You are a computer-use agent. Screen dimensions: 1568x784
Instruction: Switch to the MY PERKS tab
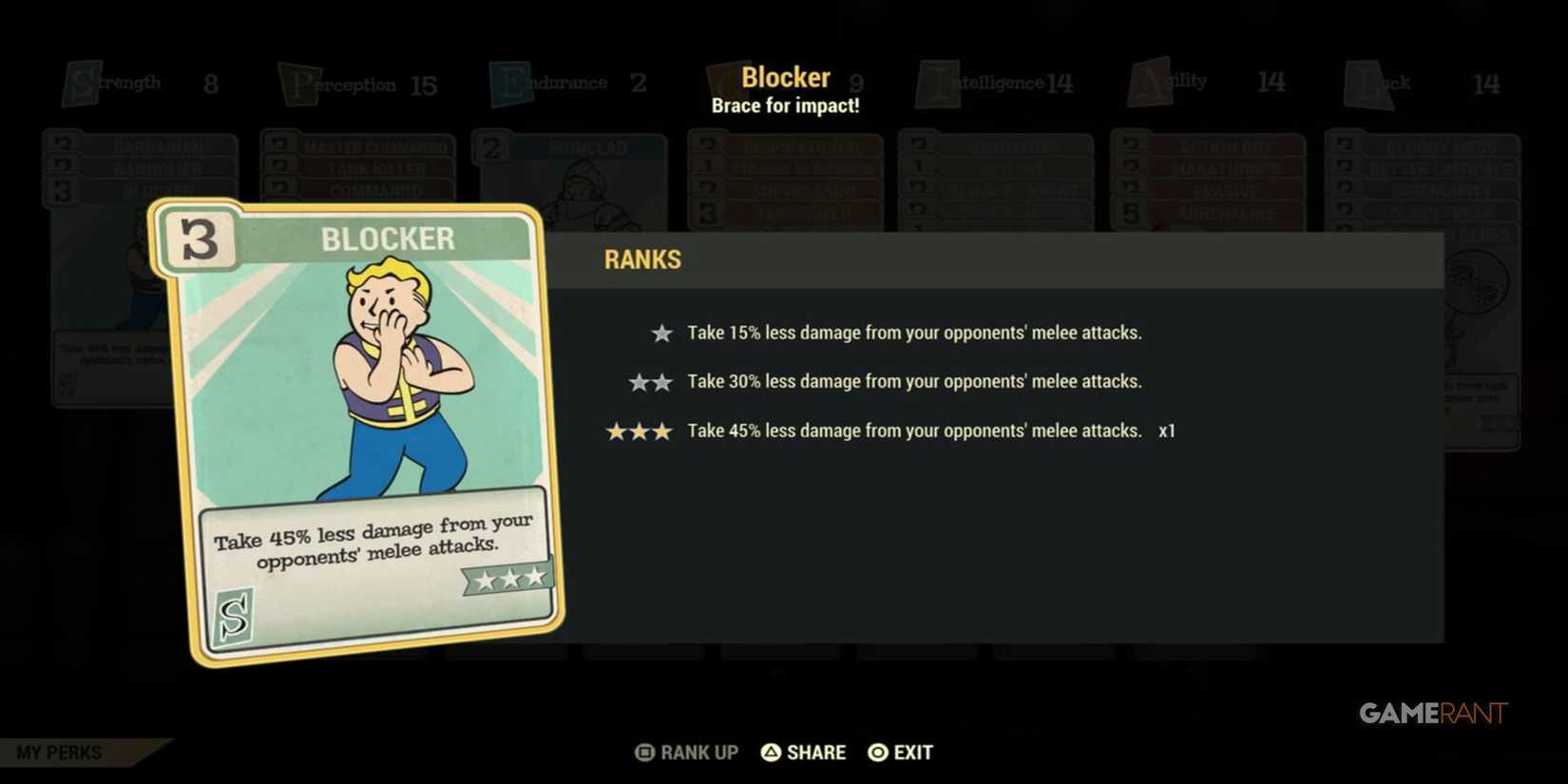coord(57,752)
